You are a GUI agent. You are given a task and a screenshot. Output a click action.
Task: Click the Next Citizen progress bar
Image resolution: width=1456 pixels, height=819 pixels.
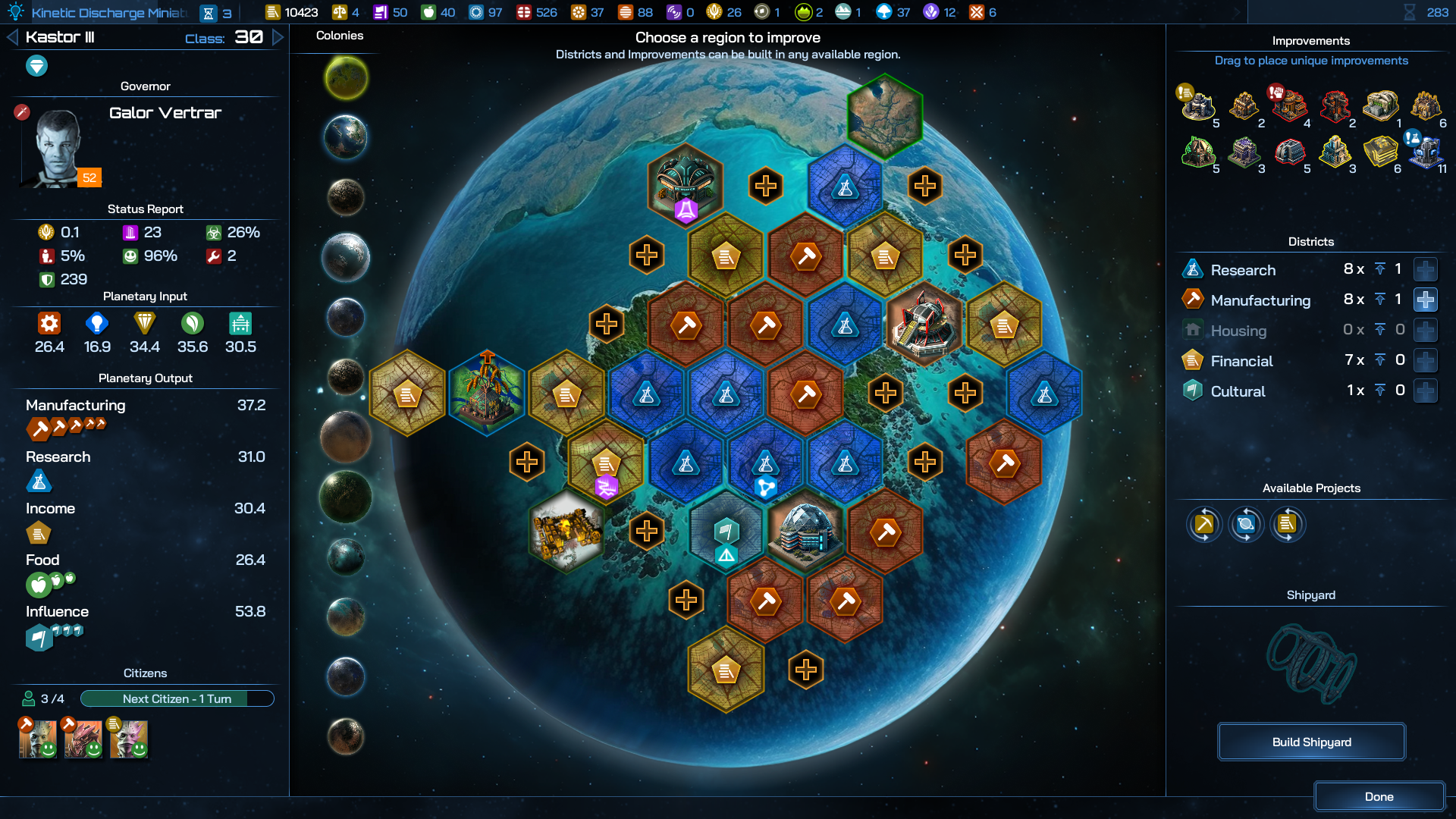click(177, 698)
